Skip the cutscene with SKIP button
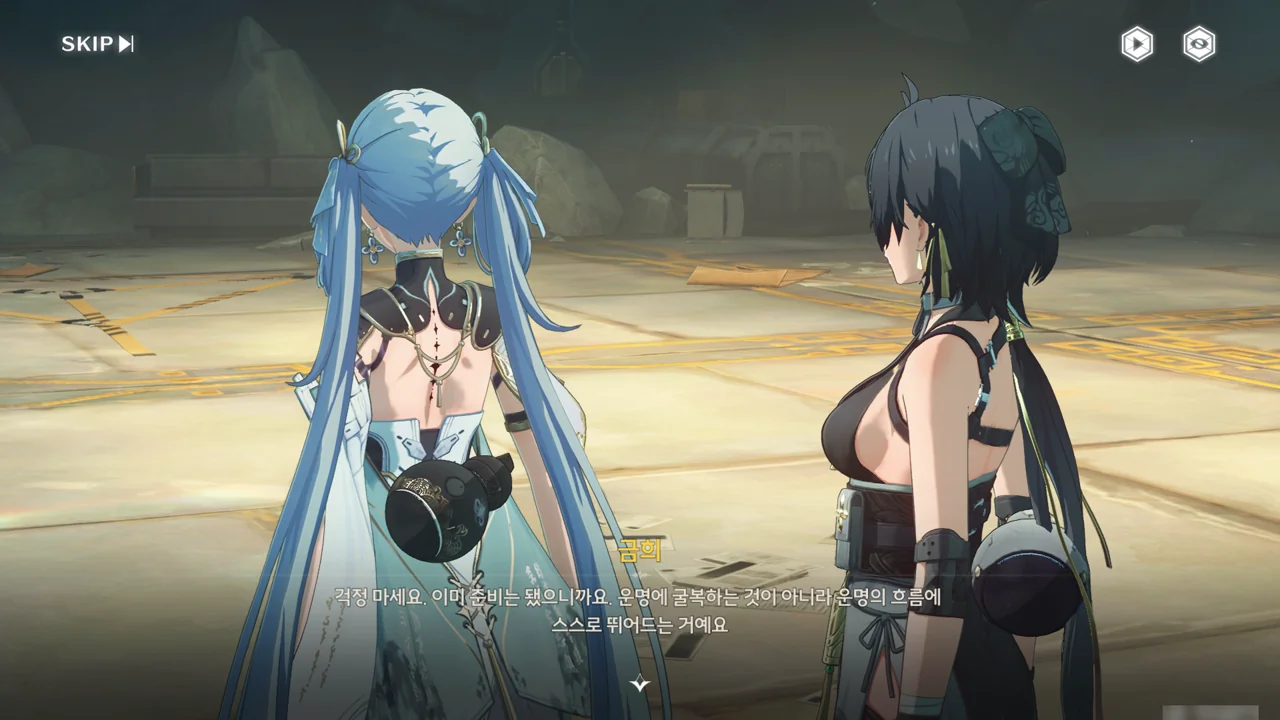The width and height of the screenshot is (1280, 720). (x=97, y=44)
